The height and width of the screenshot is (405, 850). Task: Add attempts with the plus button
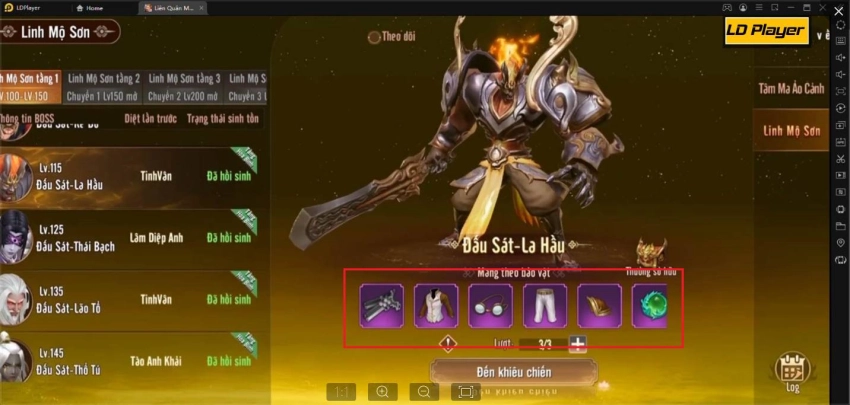[577, 343]
